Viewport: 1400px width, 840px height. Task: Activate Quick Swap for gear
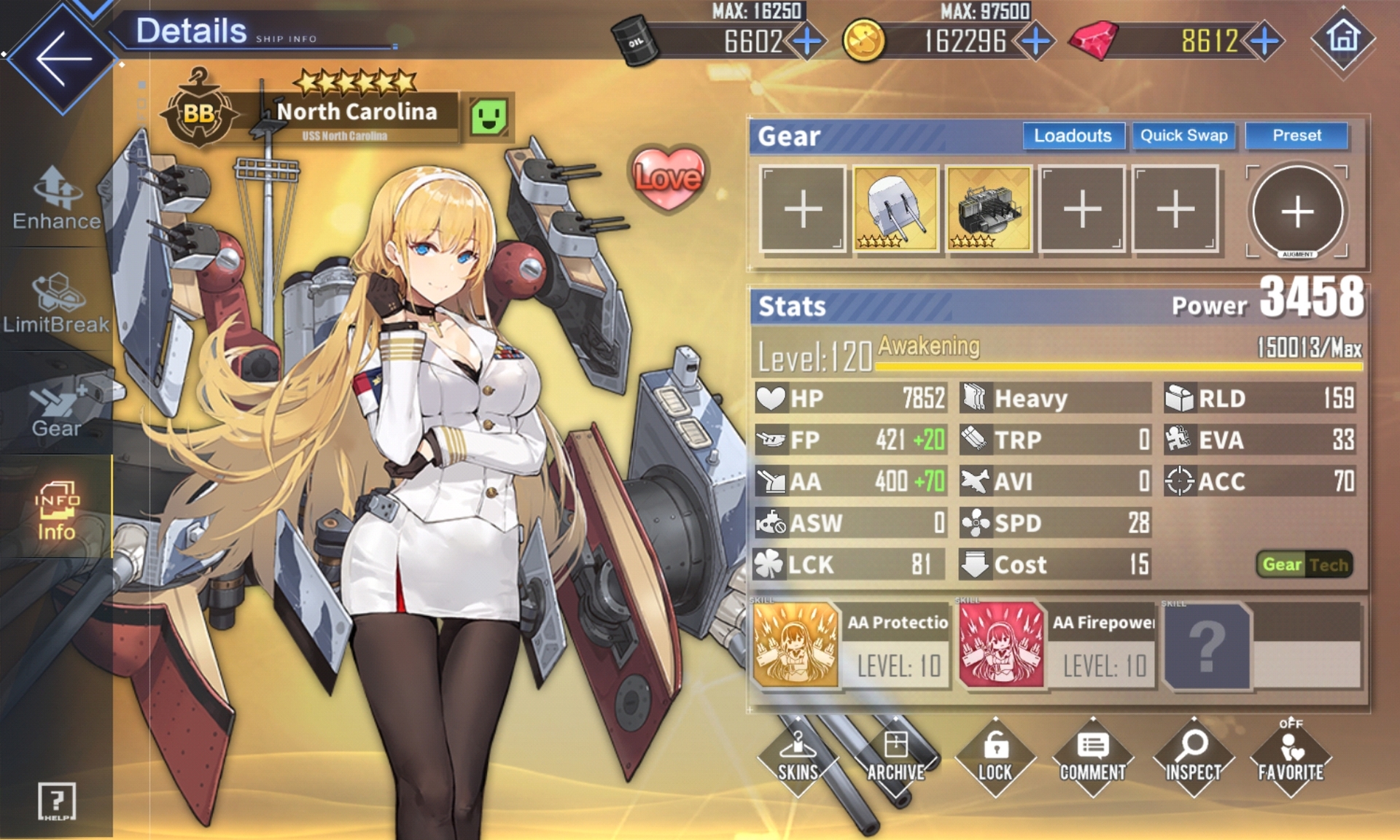[1183, 136]
